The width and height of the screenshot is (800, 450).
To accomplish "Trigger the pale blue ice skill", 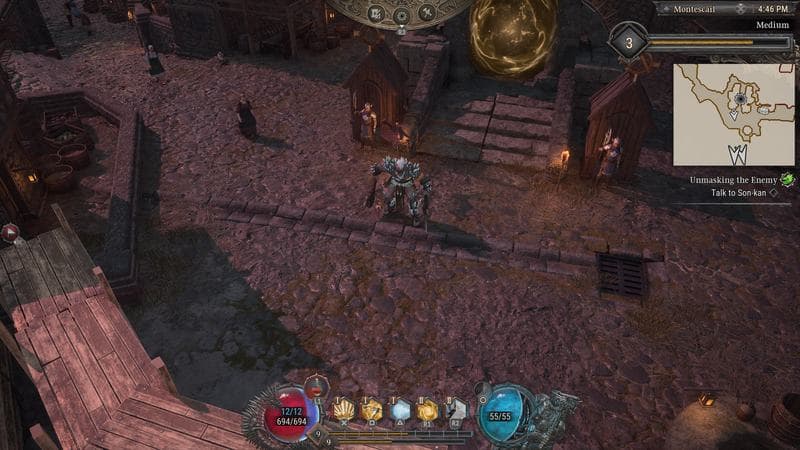I will pyautogui.click(x=400, y=409).
